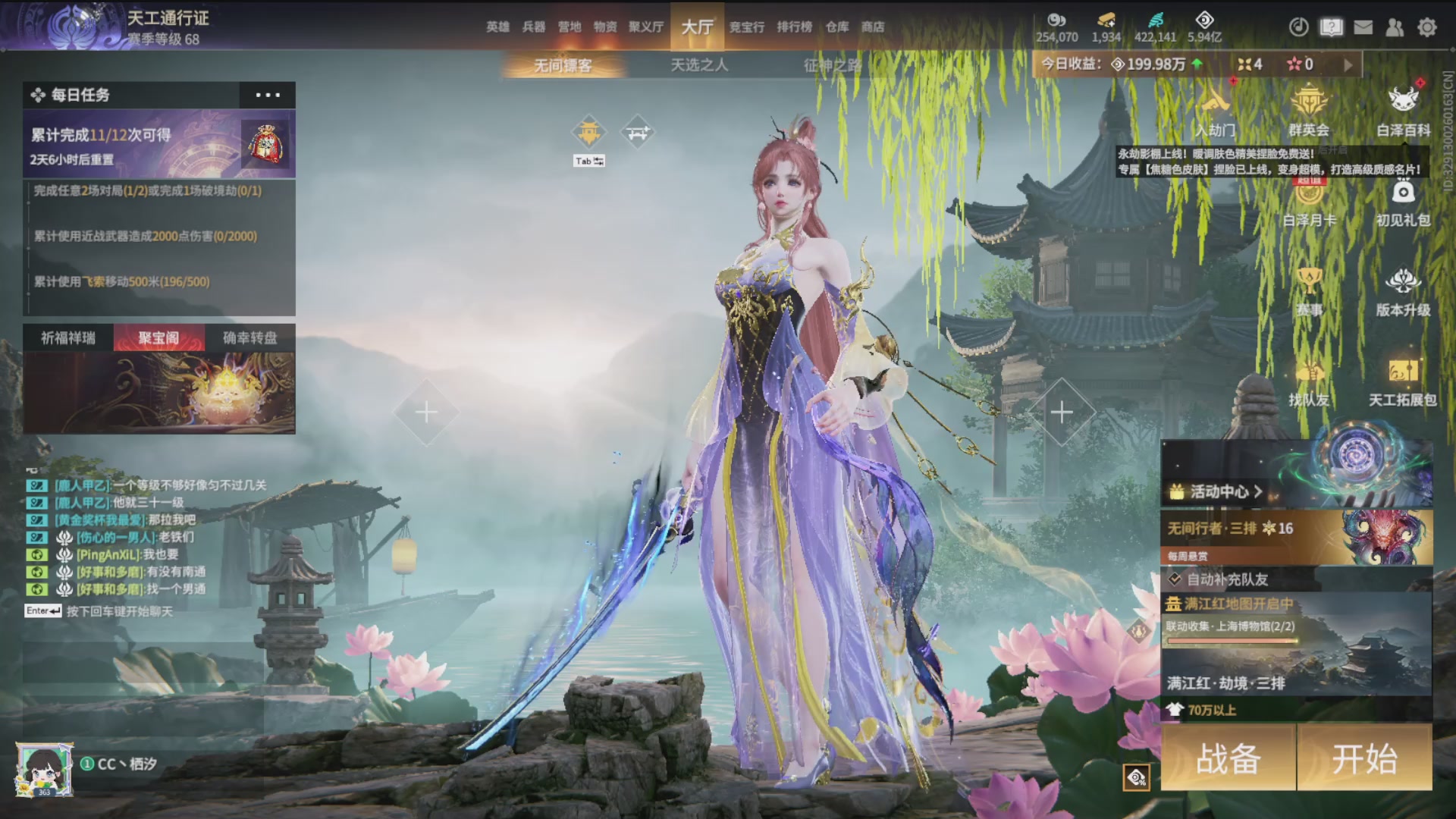Image resolution: width=1456 pixels, height=819 pixels.
Task: Open the settings gear icon
Action: pos(1427,27)
